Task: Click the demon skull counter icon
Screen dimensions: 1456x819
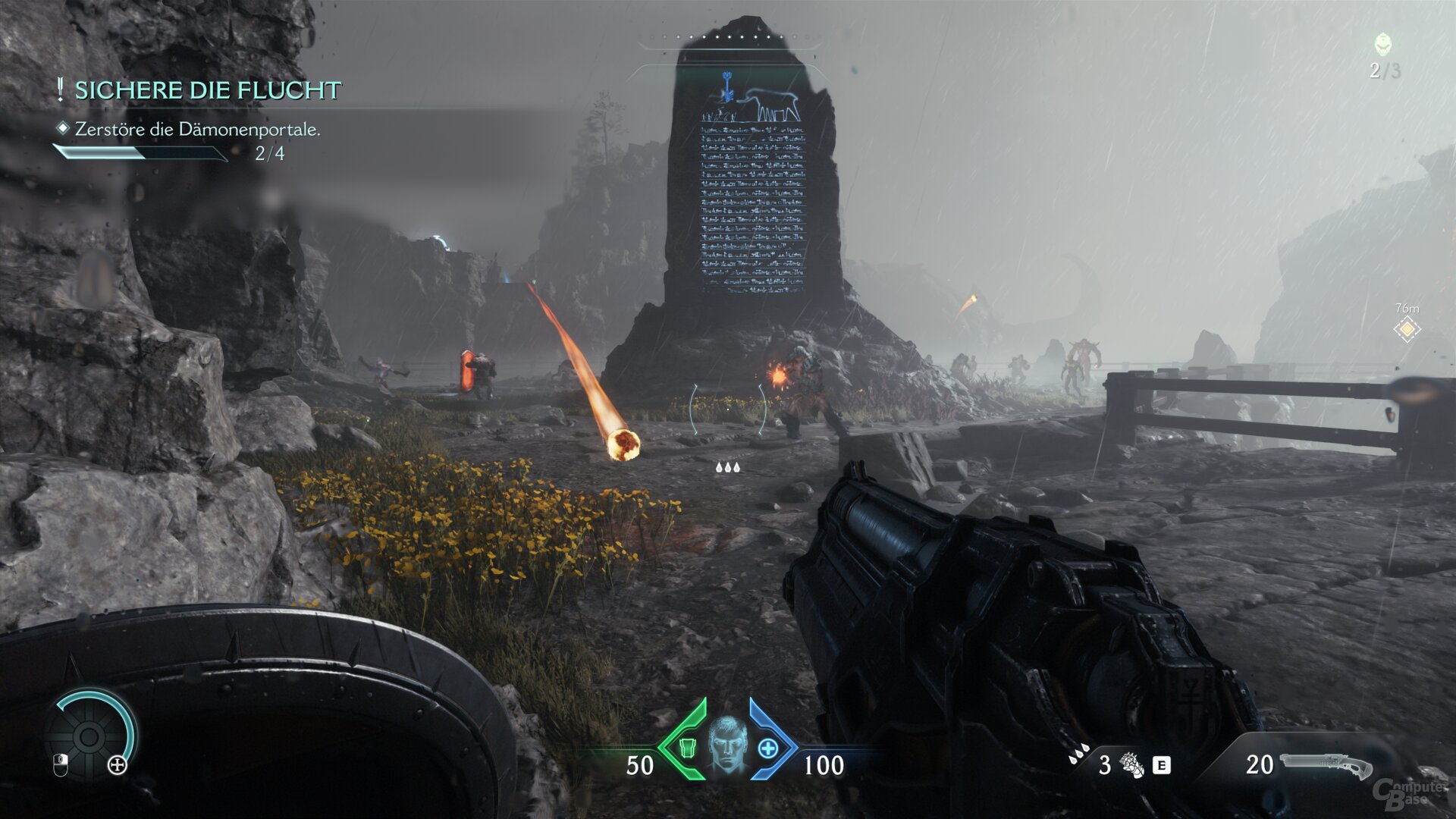Action: (x=1383, y=44)
